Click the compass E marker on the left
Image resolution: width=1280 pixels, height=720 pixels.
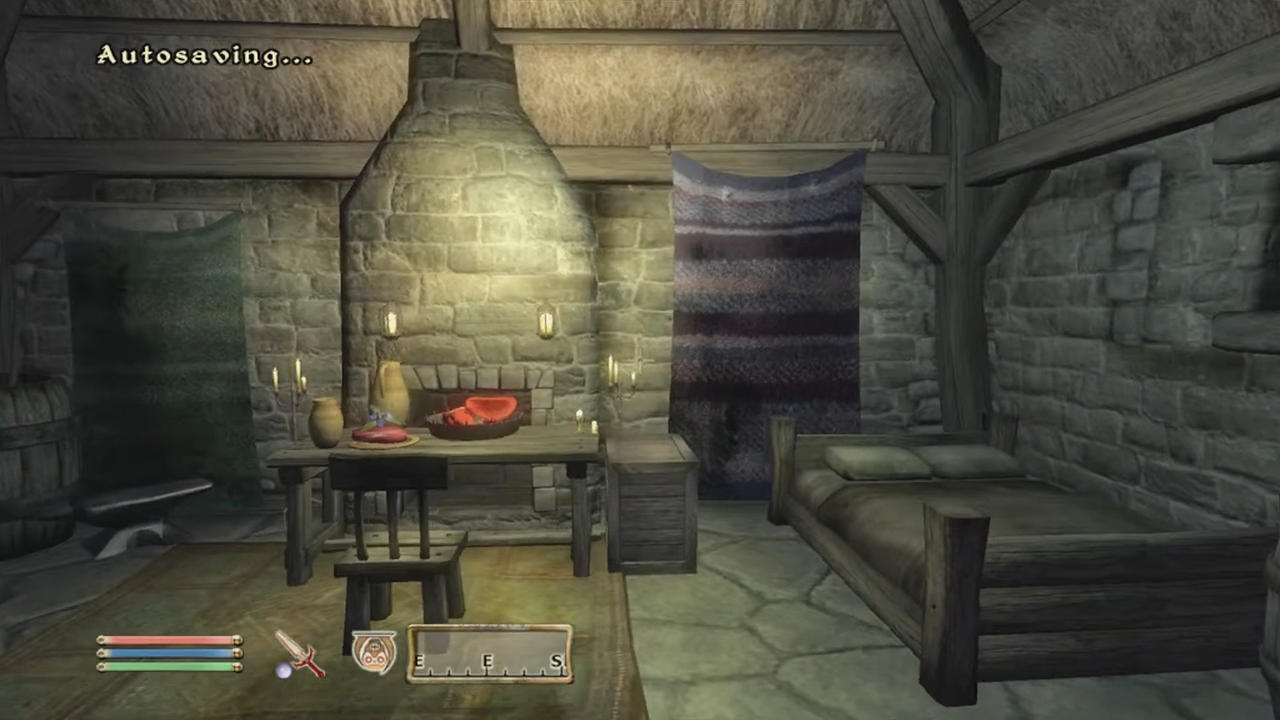pos(420,662)
